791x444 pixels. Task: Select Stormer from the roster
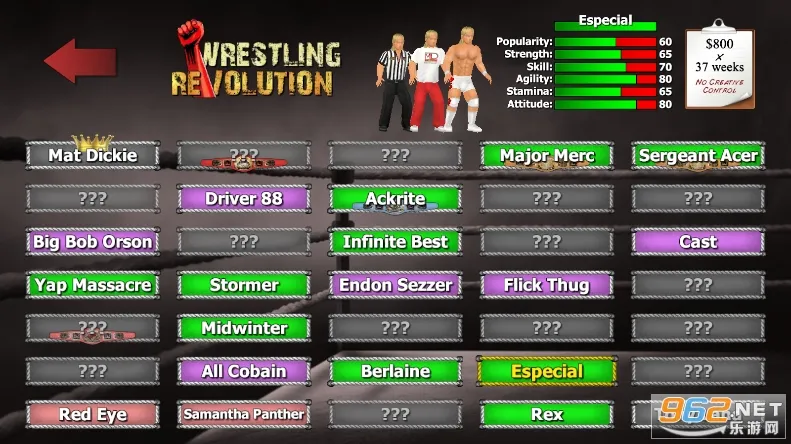(x=244, y=285)
